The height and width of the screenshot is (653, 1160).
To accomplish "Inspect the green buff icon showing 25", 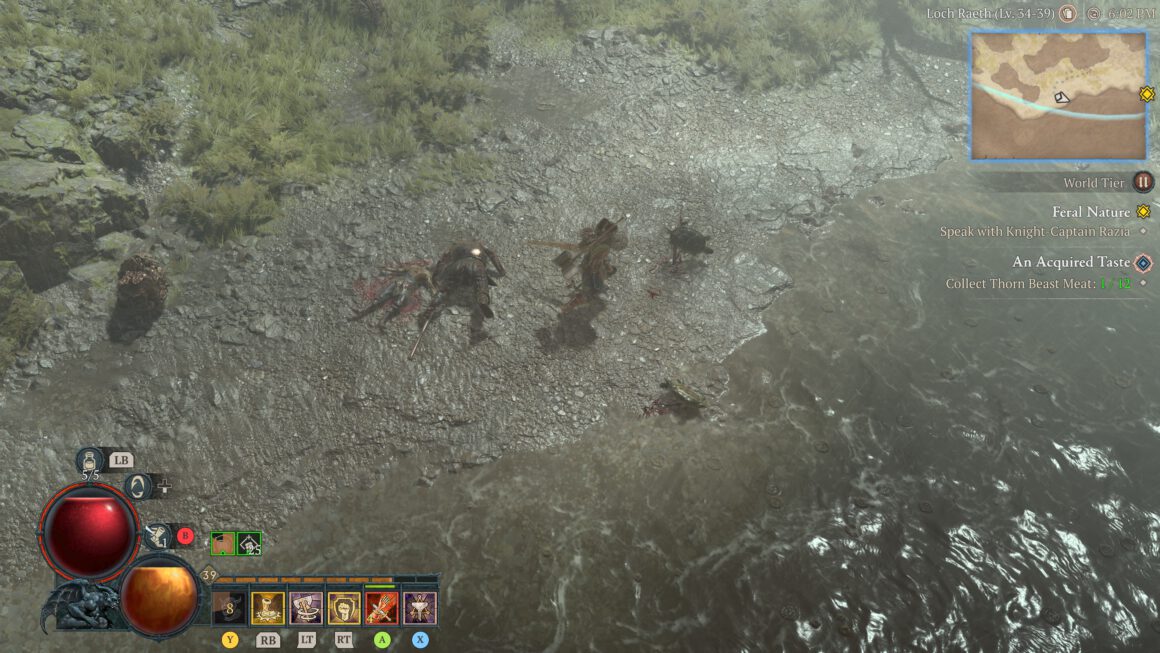I will [x=250, y=544].
